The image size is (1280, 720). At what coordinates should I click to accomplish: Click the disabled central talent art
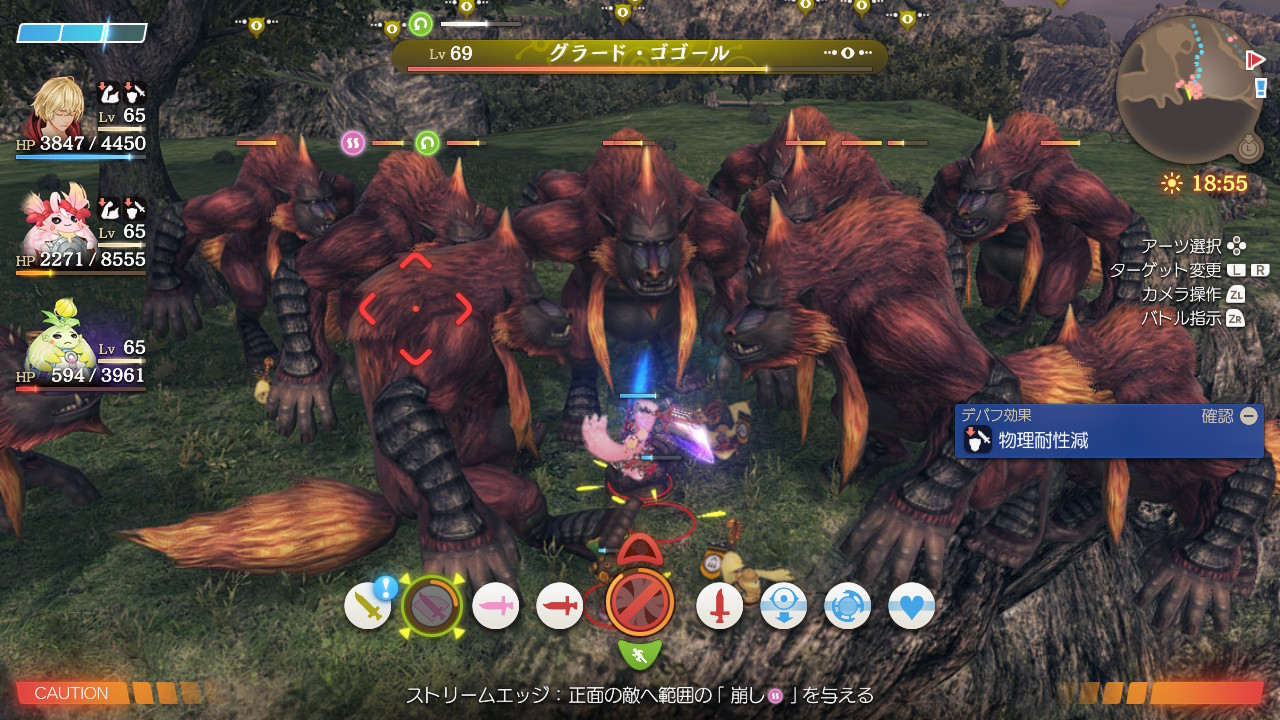pos(640,602)
